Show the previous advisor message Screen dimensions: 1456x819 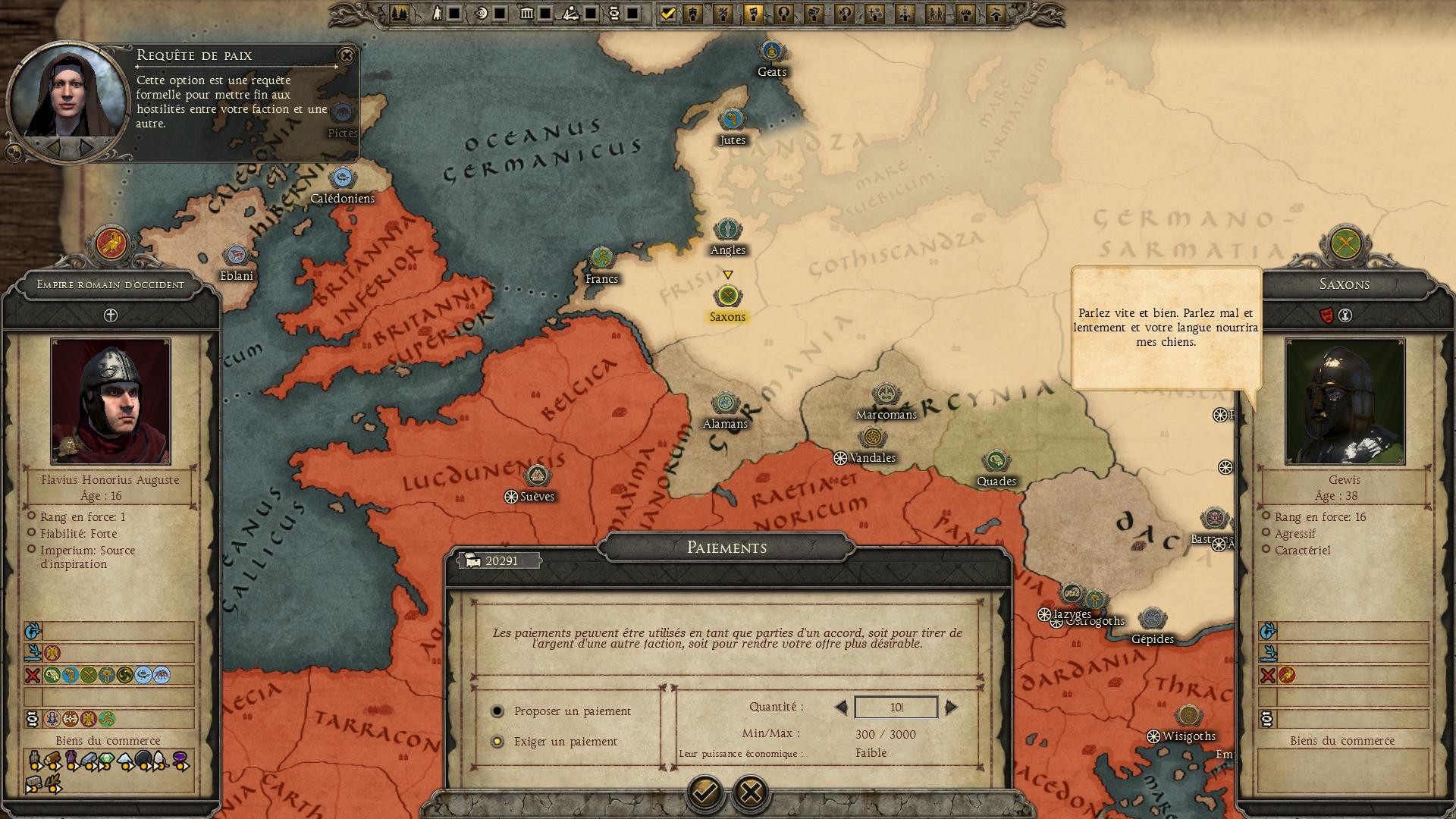(x=55, y=146)
